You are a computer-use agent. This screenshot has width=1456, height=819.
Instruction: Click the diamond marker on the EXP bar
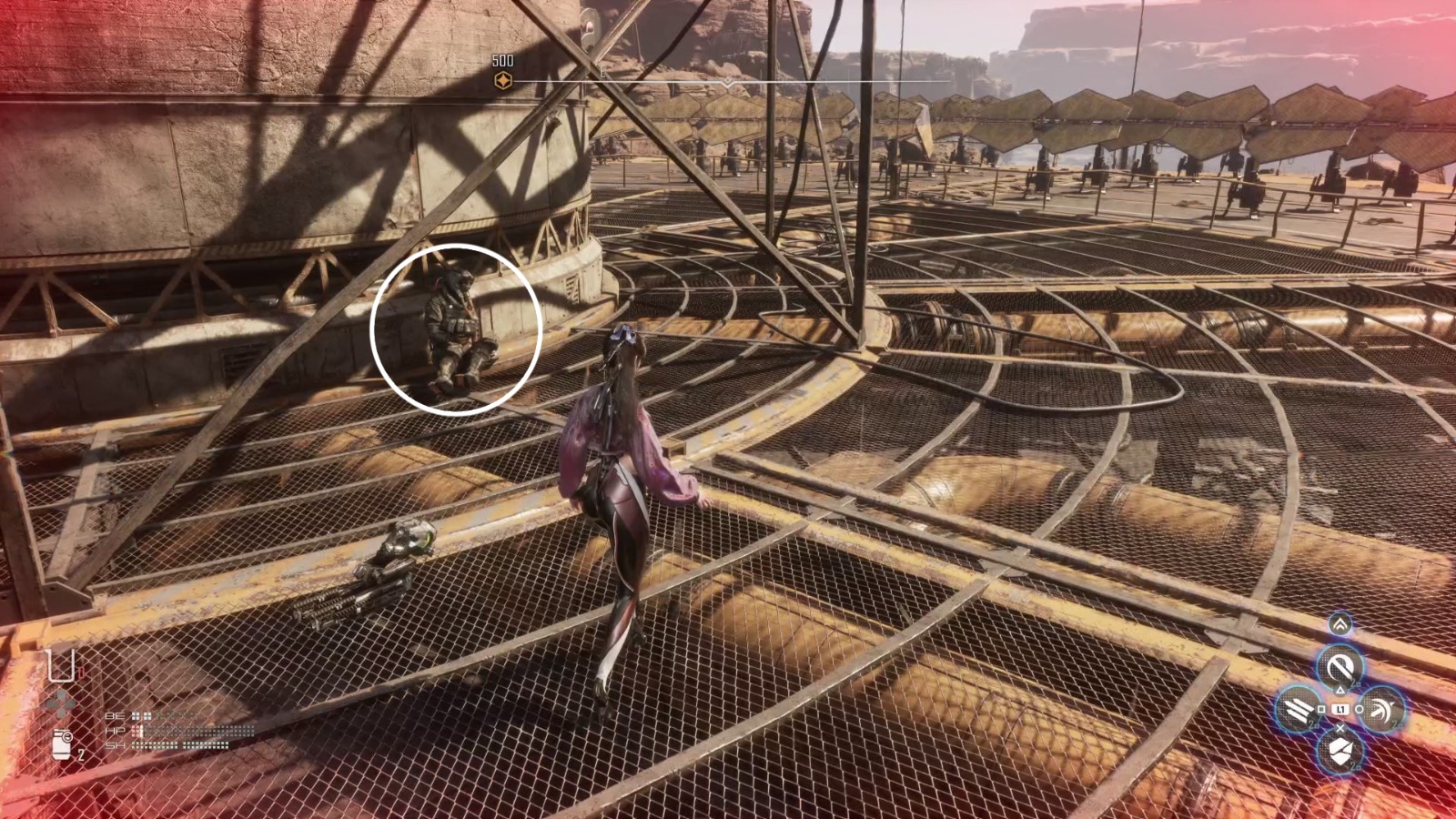pyautogui.click(x=728, y=80)
